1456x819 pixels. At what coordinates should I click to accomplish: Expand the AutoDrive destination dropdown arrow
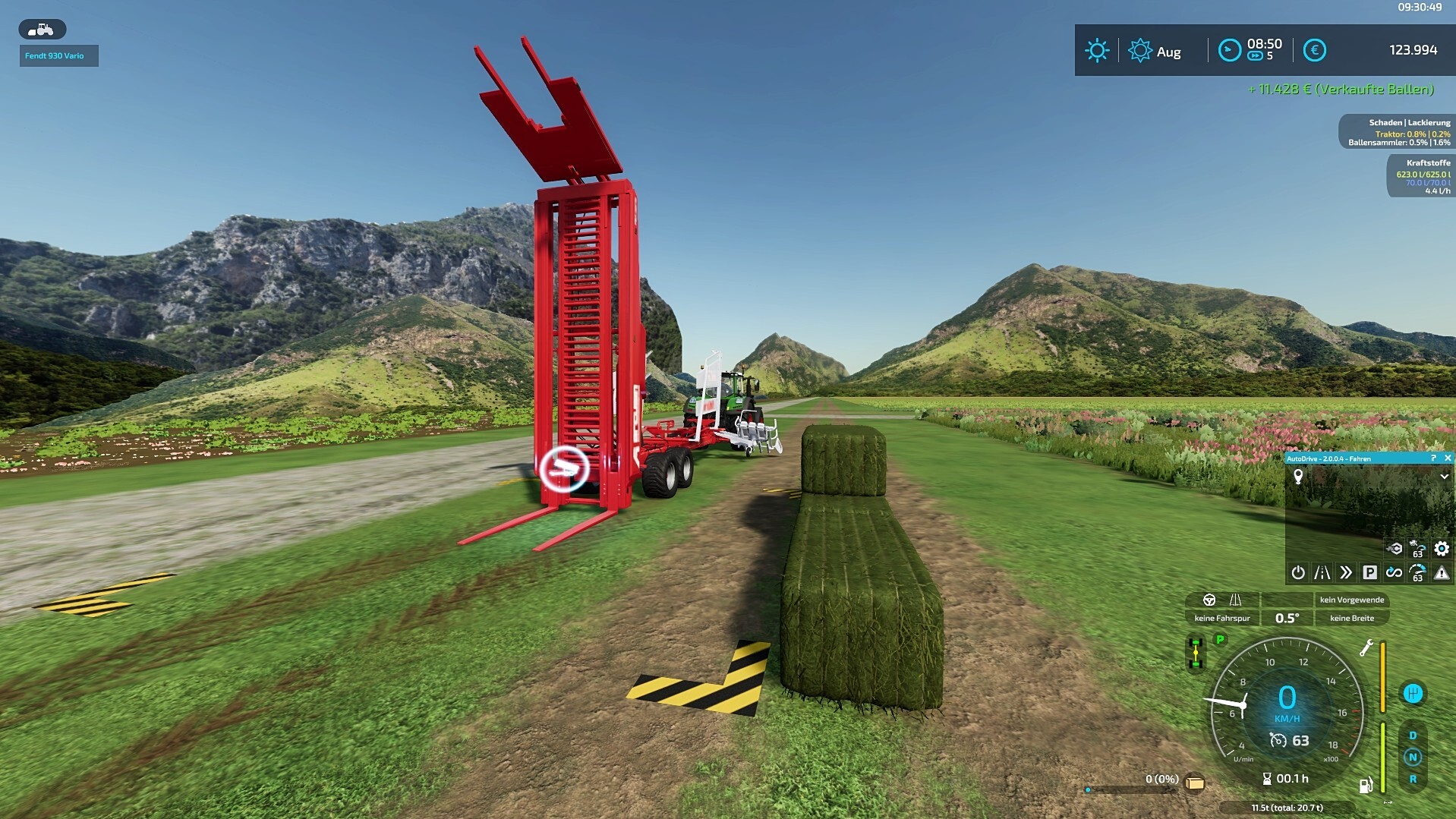[x=1444, y=477]
